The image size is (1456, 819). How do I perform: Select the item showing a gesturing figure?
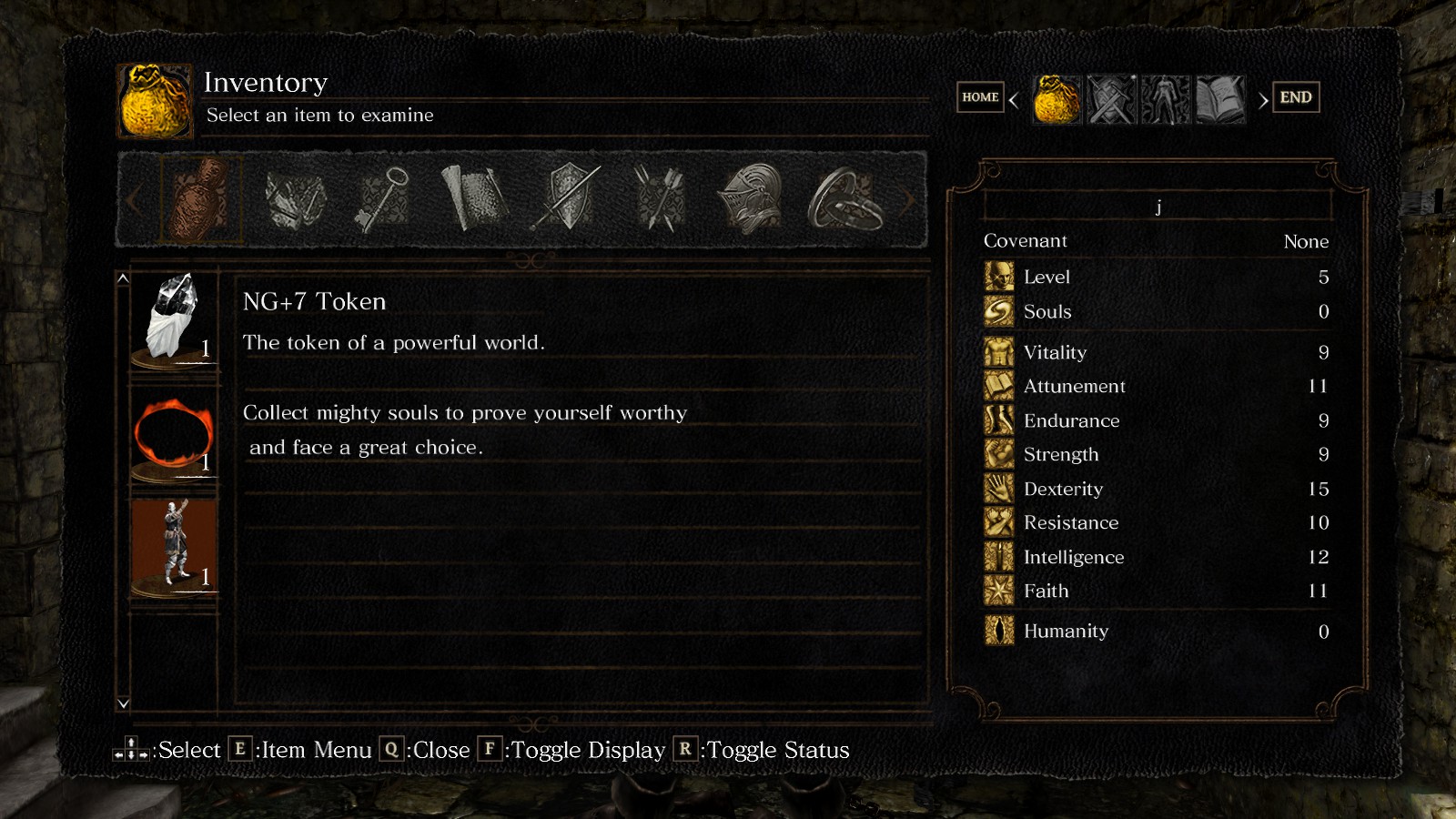[174, 546]
